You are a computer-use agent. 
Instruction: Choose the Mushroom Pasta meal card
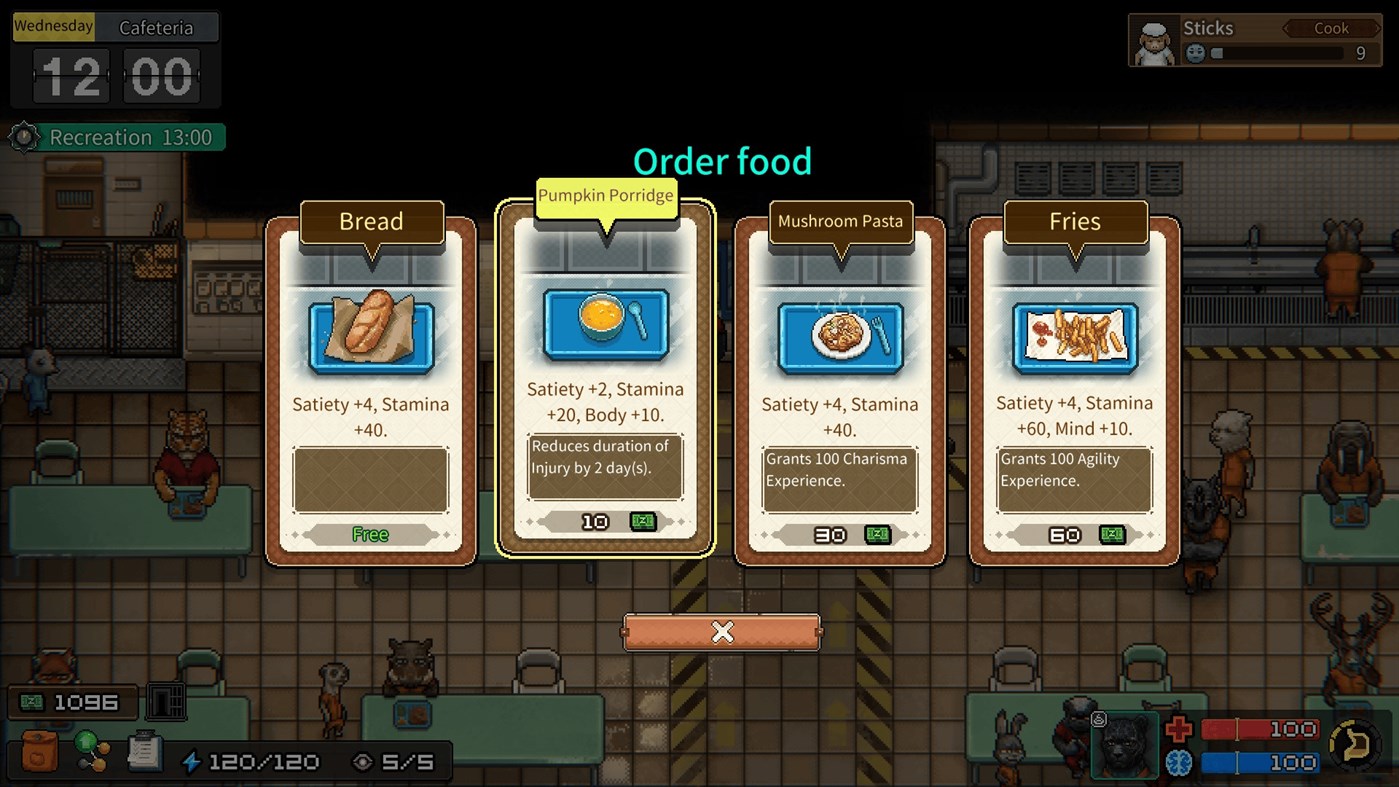pyautogui.click(x=840, y=391)
